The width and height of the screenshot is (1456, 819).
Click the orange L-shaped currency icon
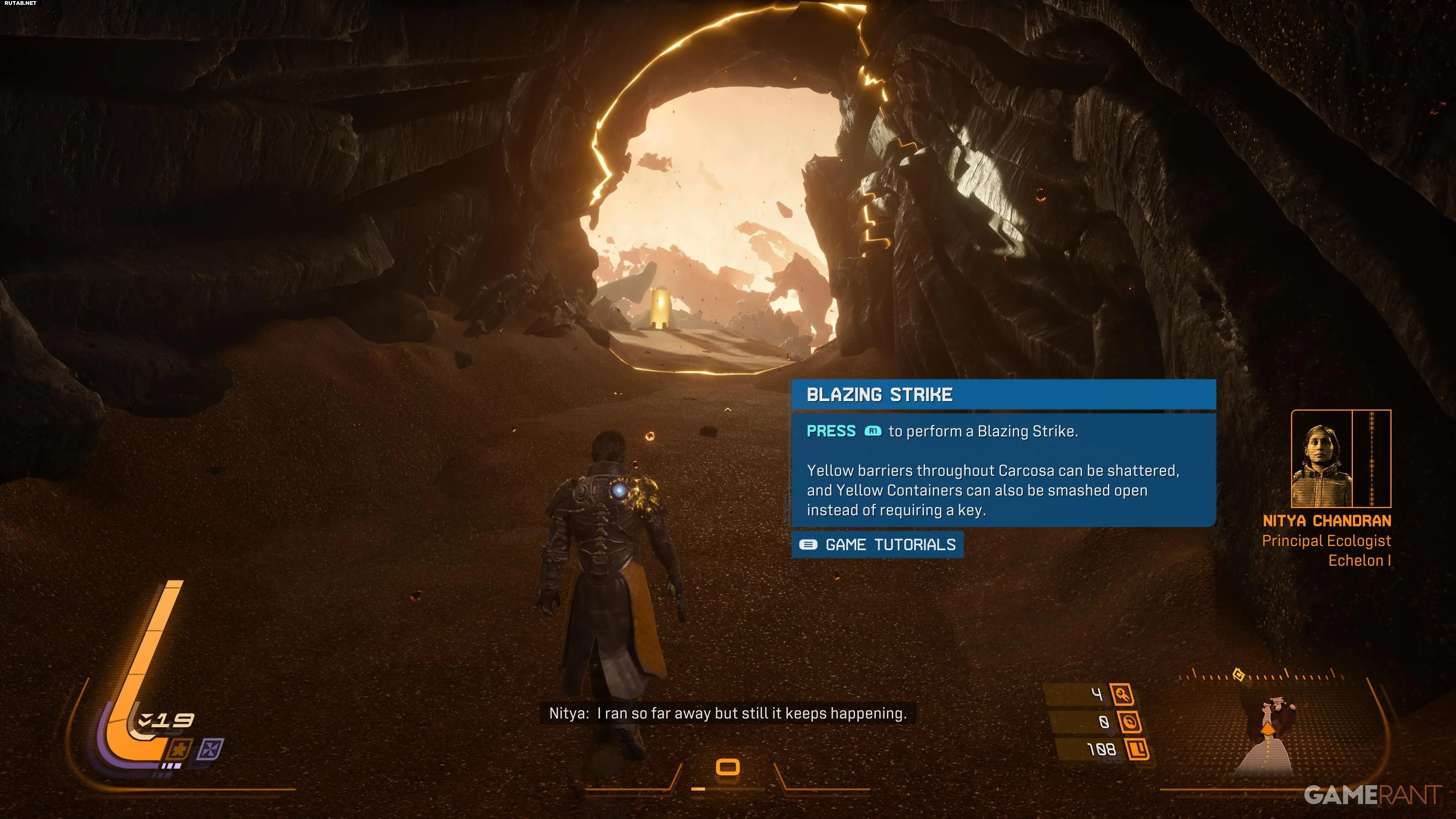[1137, 750]
